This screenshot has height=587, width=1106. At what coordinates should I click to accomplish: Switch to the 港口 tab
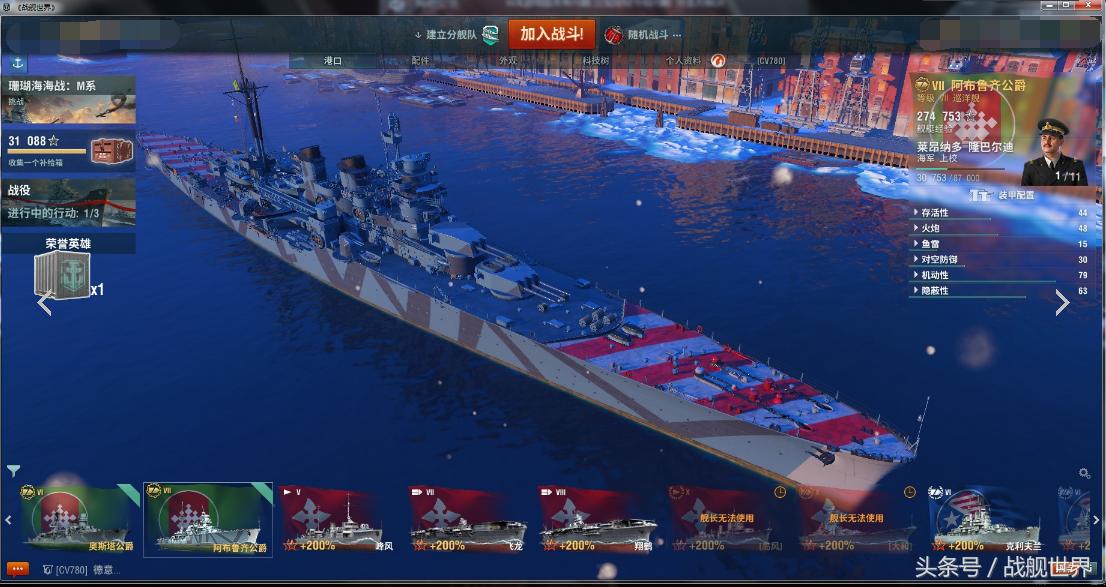pyautogui.click(x=333, y=61)
